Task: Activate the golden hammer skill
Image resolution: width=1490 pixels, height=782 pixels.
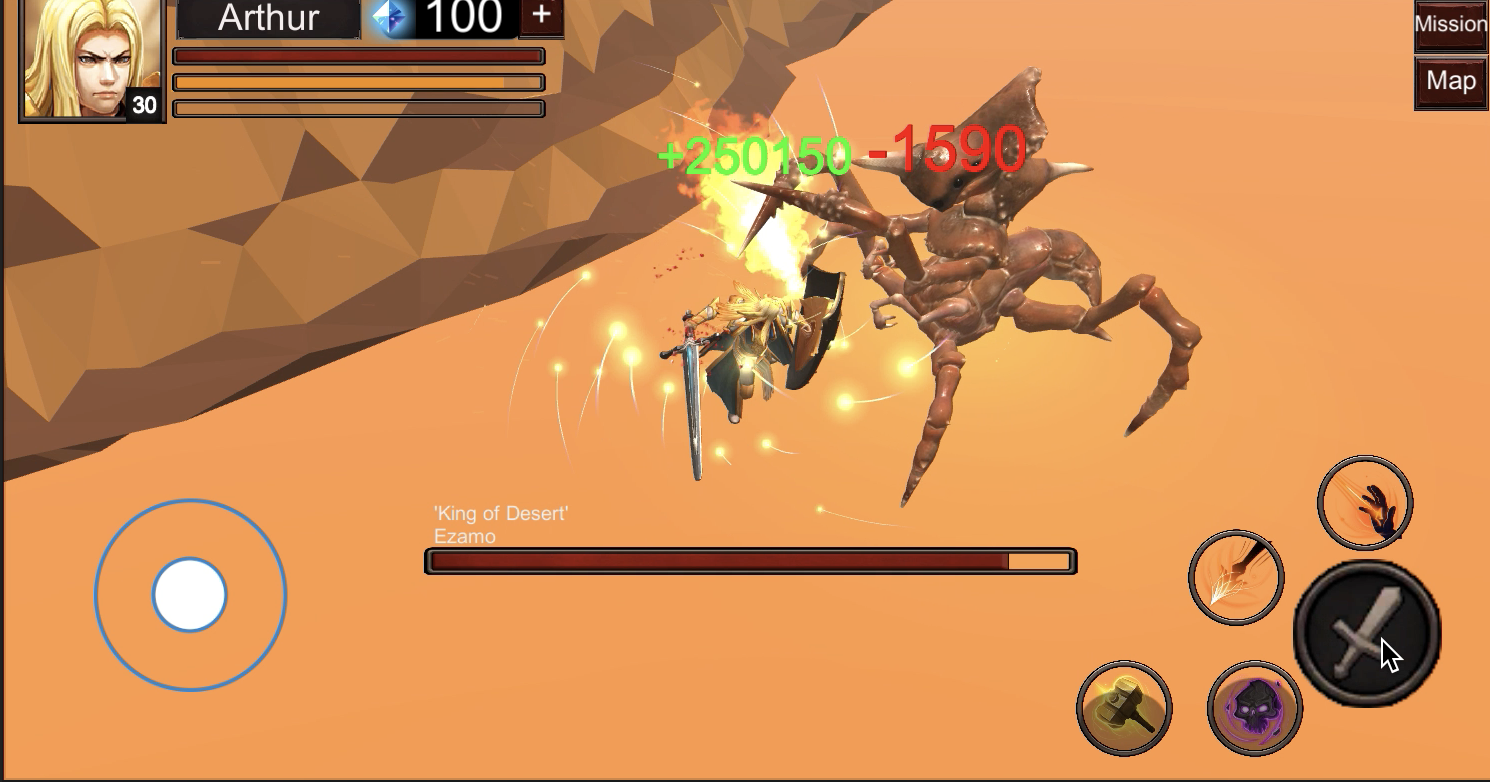Action: click(x=1124, y=708)
